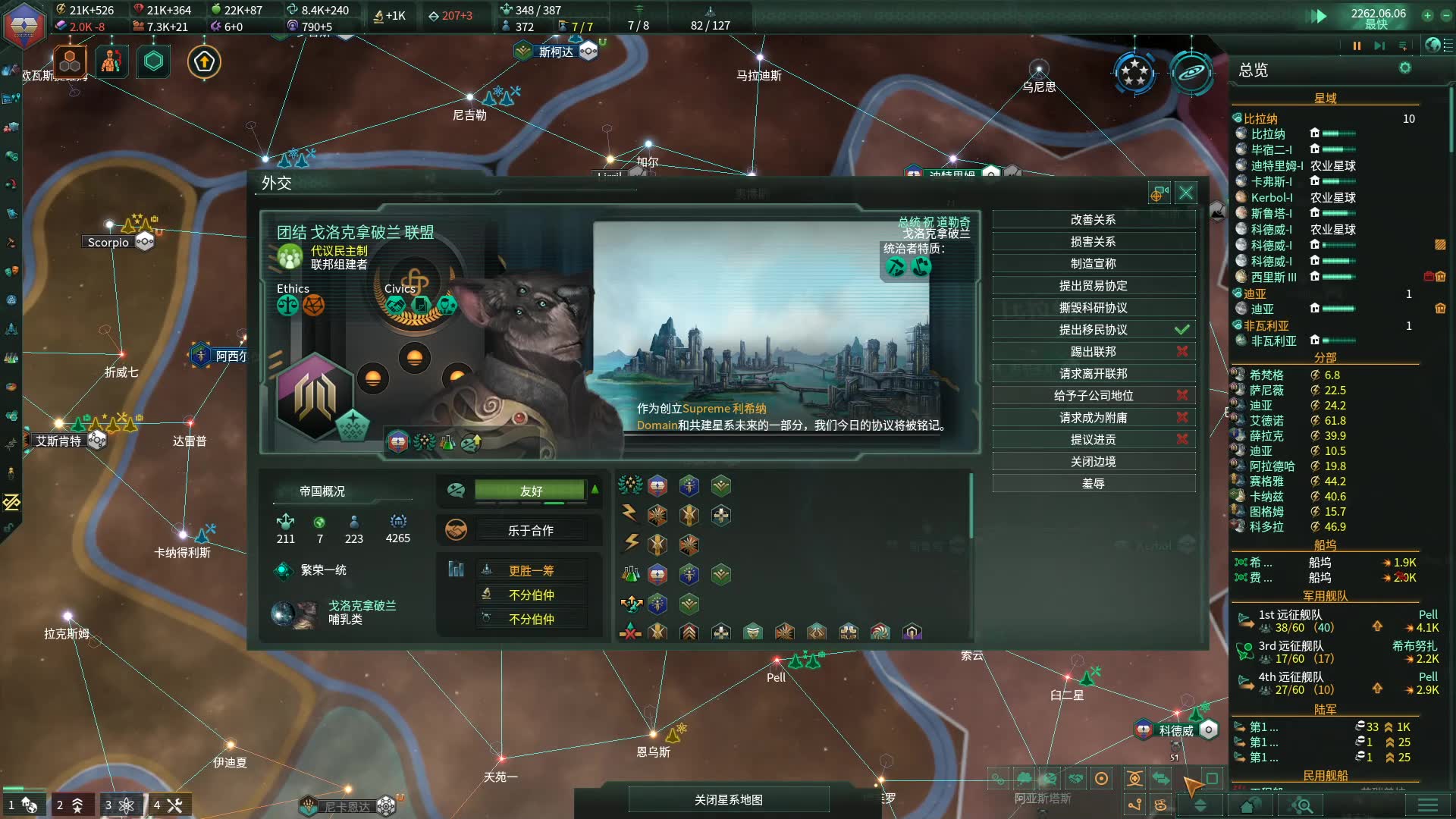Click the orange hexagon planets icon top-left
Image resolution: width=1456 pixels, height=819 pixels.
(x=70, y=62)
